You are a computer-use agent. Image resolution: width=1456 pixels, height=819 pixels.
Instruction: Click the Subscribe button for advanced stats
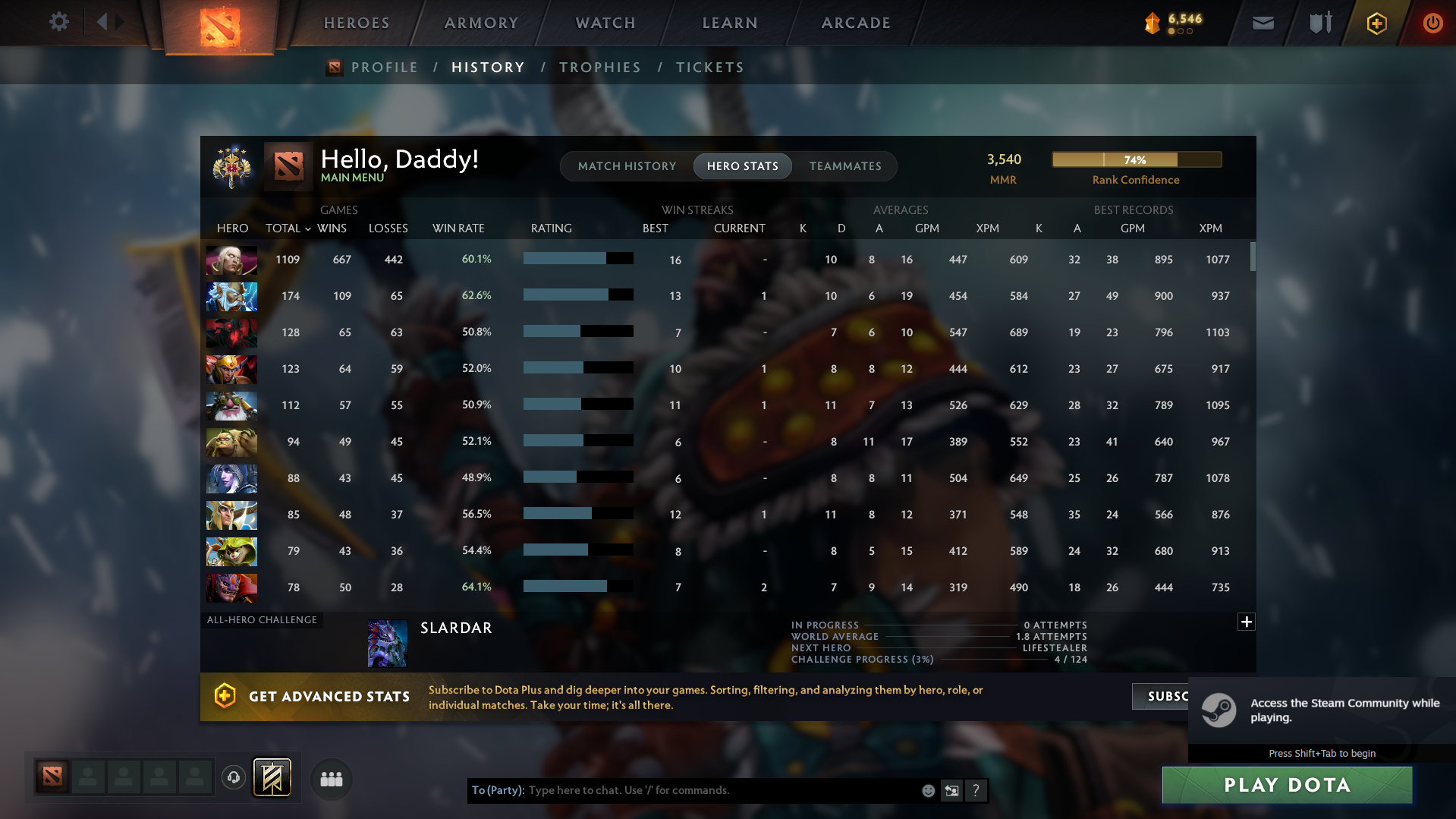point(1168,696)
